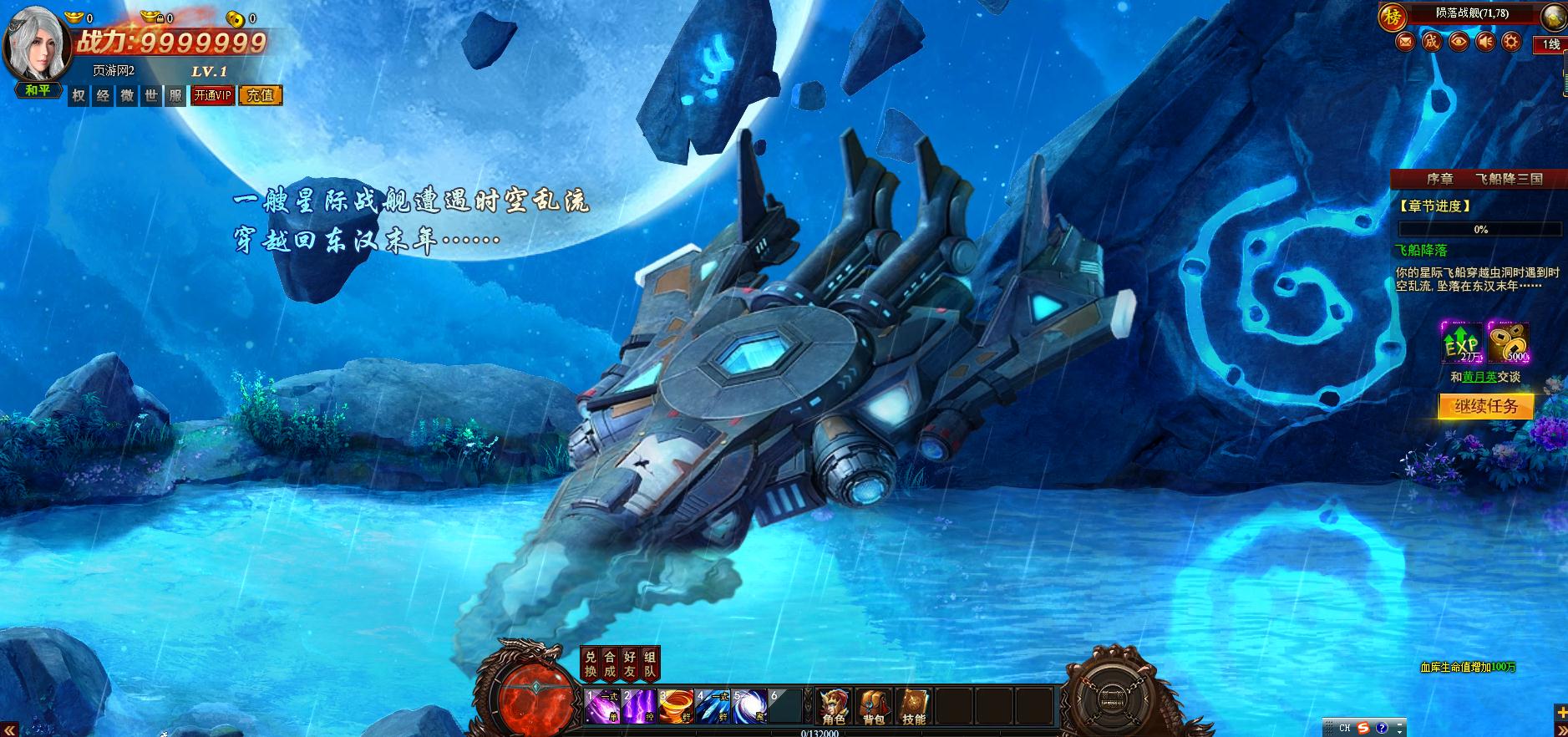Activate the orange tornado skill in slot 3
The image size is (1568, 737).
tap(675, 706)
